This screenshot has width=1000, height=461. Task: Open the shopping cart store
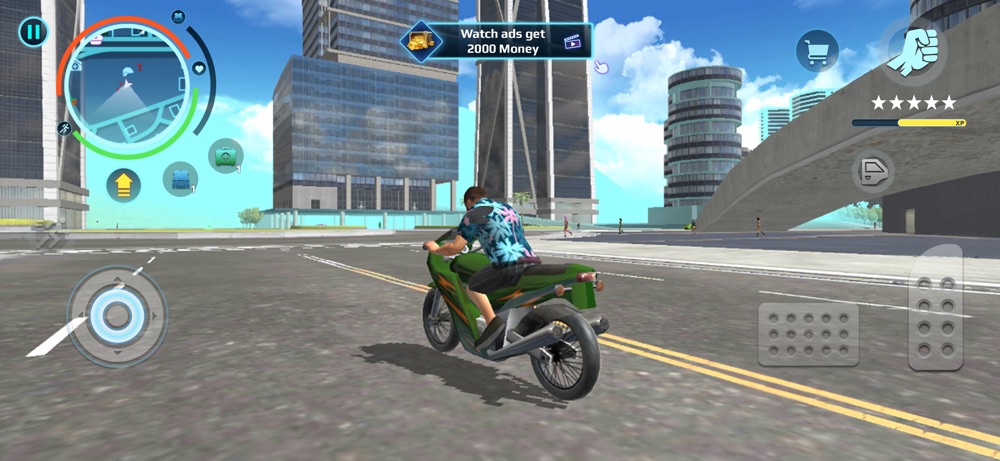click(x=816, y=51)
